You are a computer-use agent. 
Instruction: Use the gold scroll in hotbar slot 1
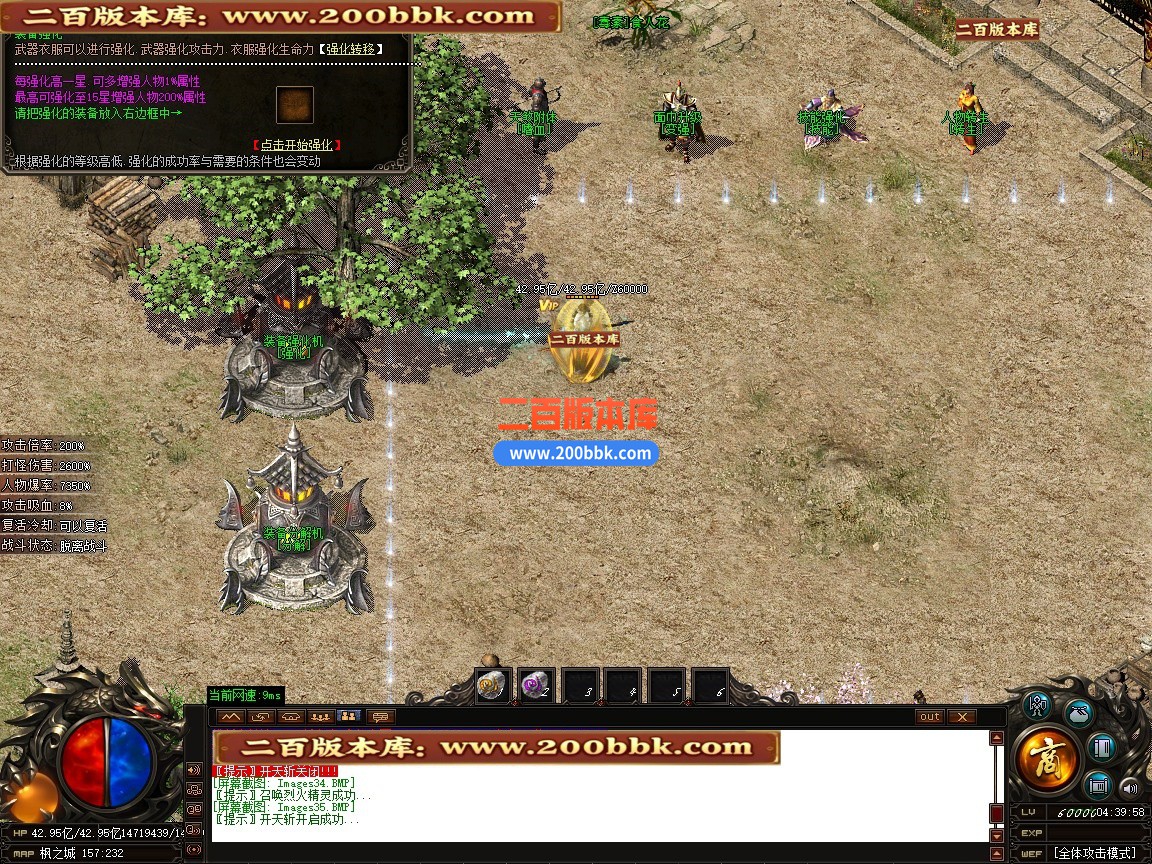coord(493,686)
